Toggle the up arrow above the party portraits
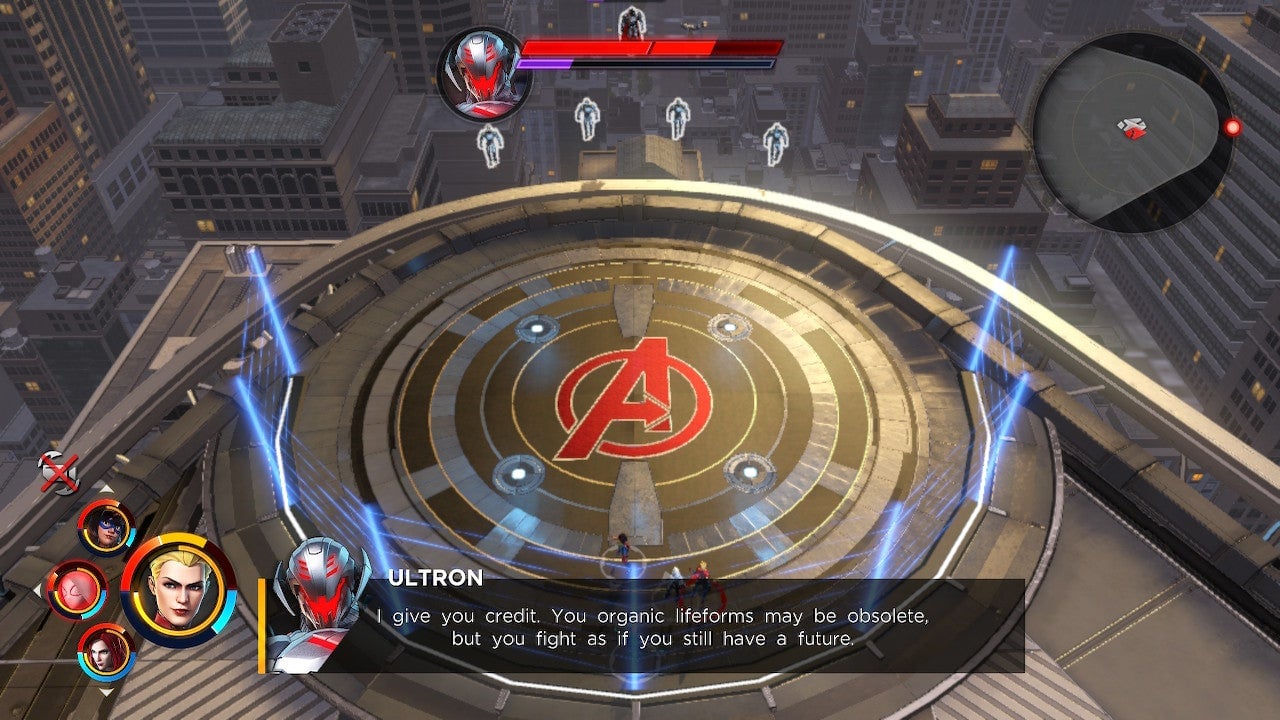This screenshot has height=720, width=1280. coord(108,489)
